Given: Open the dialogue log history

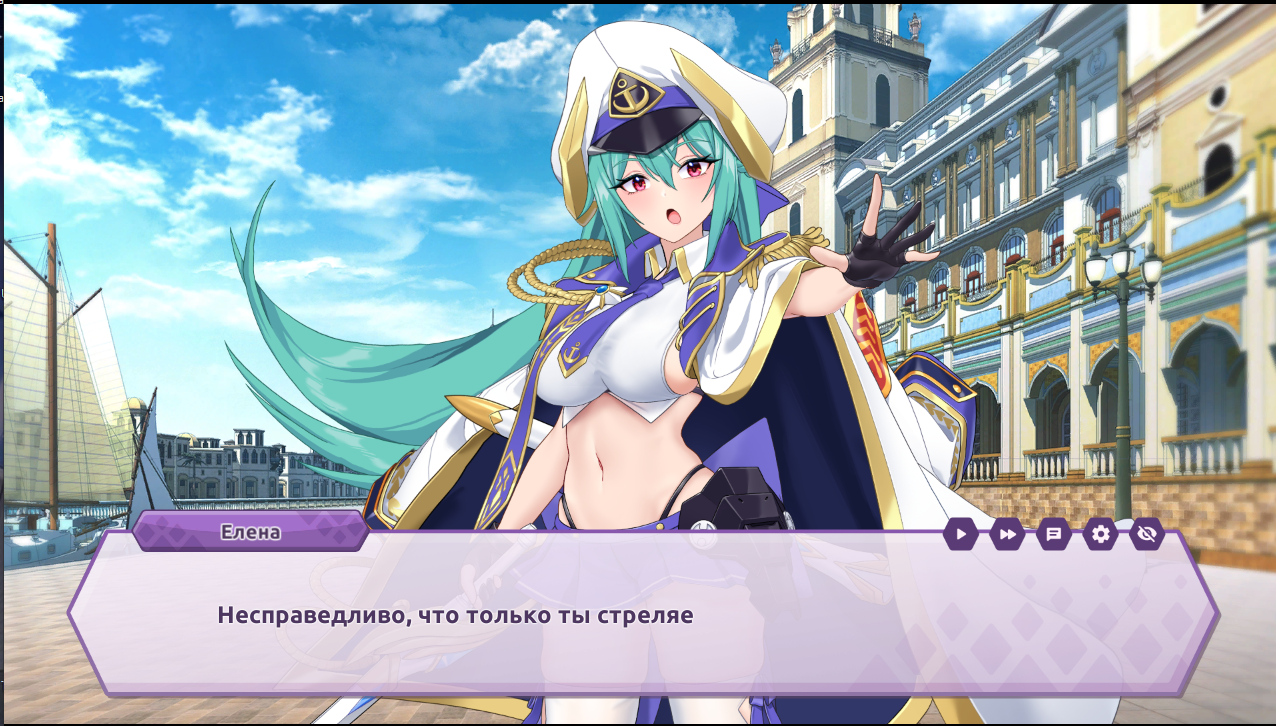Looking at the screenshot, I should pyautogui.click(x=1053, y=534).
